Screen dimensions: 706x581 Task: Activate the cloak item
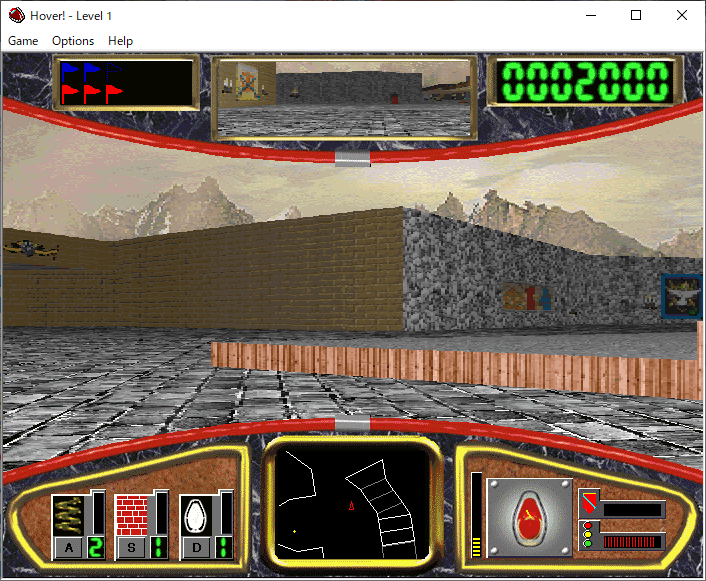195,516
